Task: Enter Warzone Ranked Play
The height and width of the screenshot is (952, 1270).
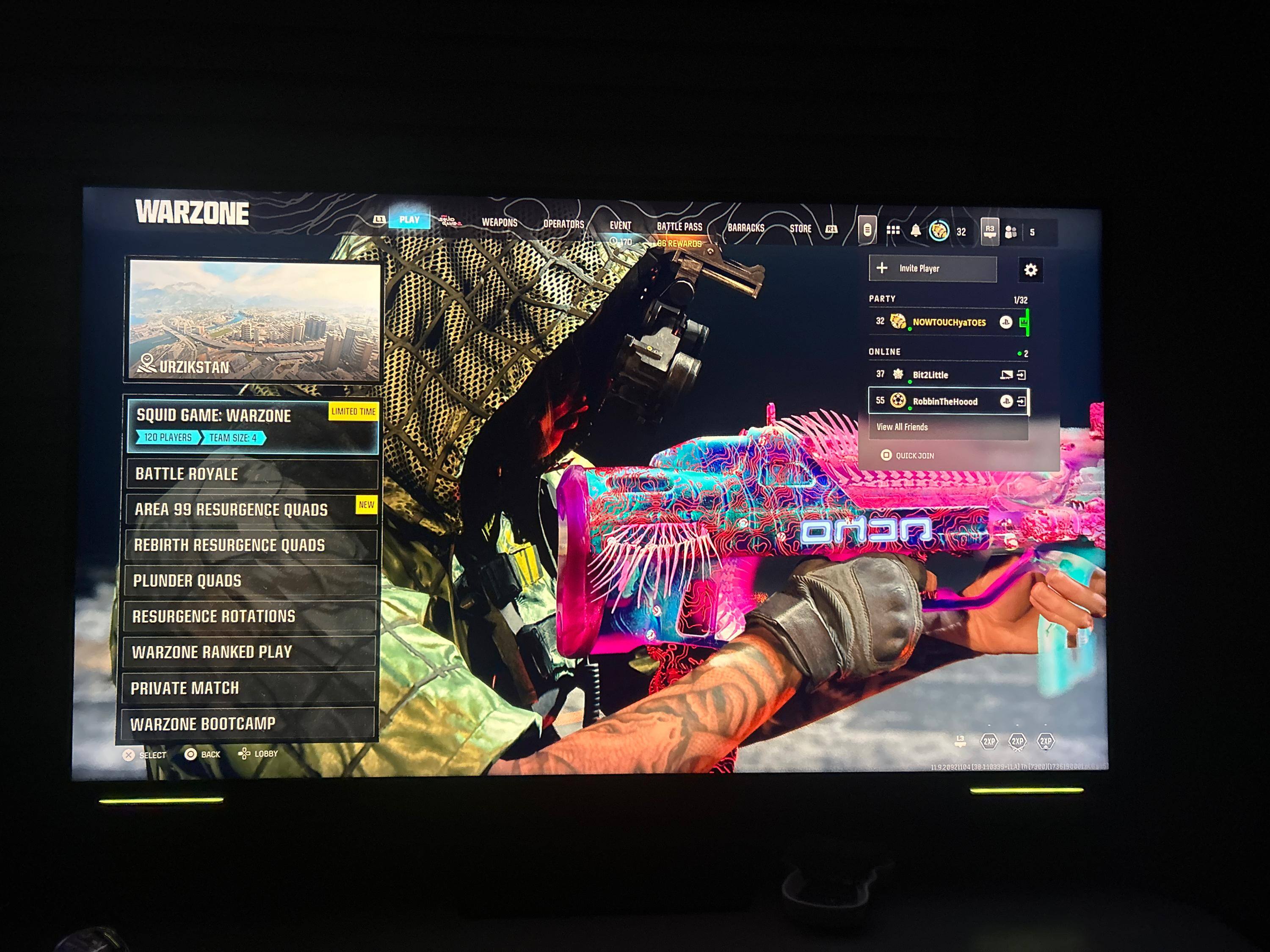Action: (248, 652)
